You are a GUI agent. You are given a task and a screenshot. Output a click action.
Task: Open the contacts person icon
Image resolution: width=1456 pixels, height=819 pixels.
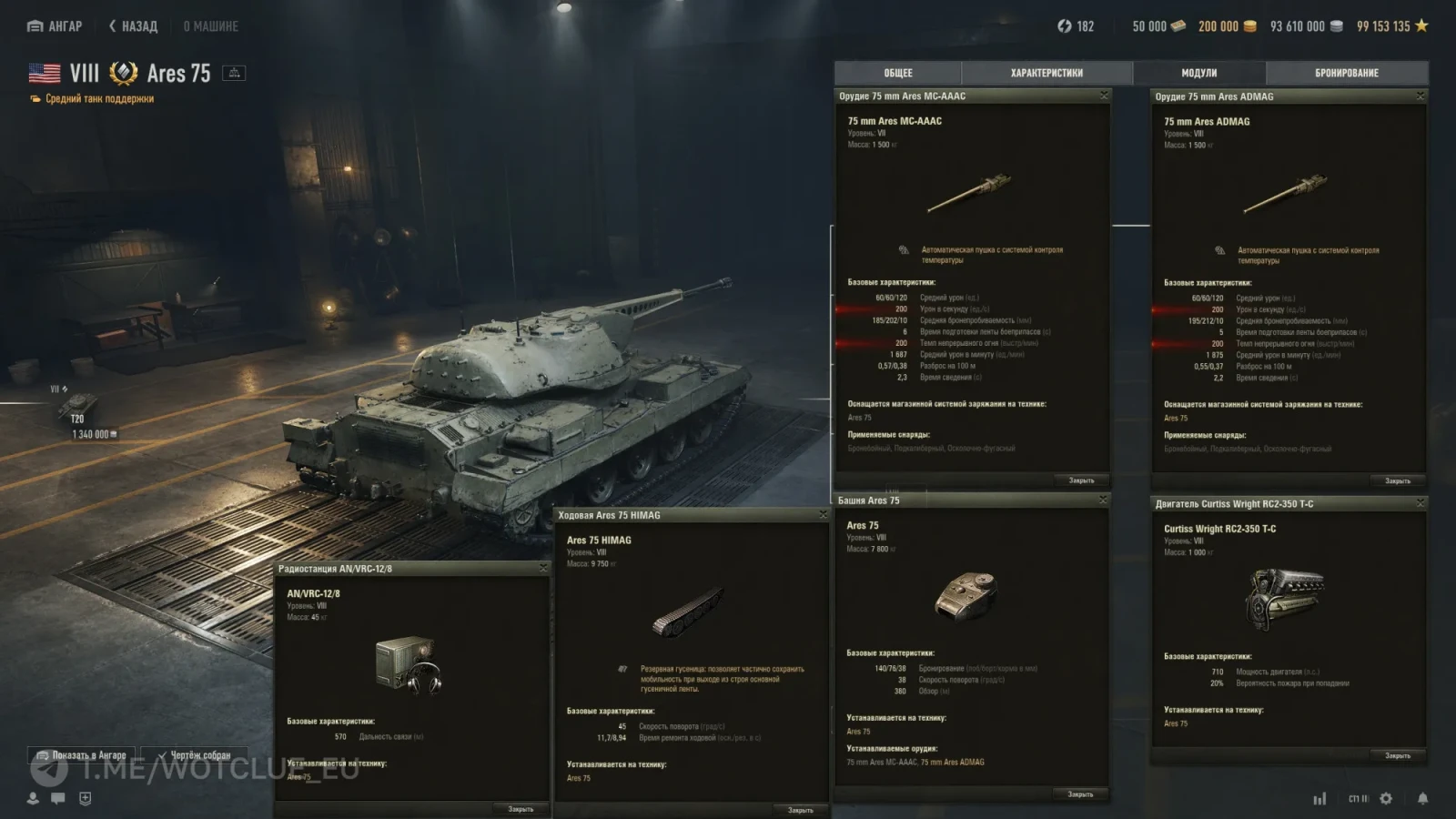[x=33, y=798]
